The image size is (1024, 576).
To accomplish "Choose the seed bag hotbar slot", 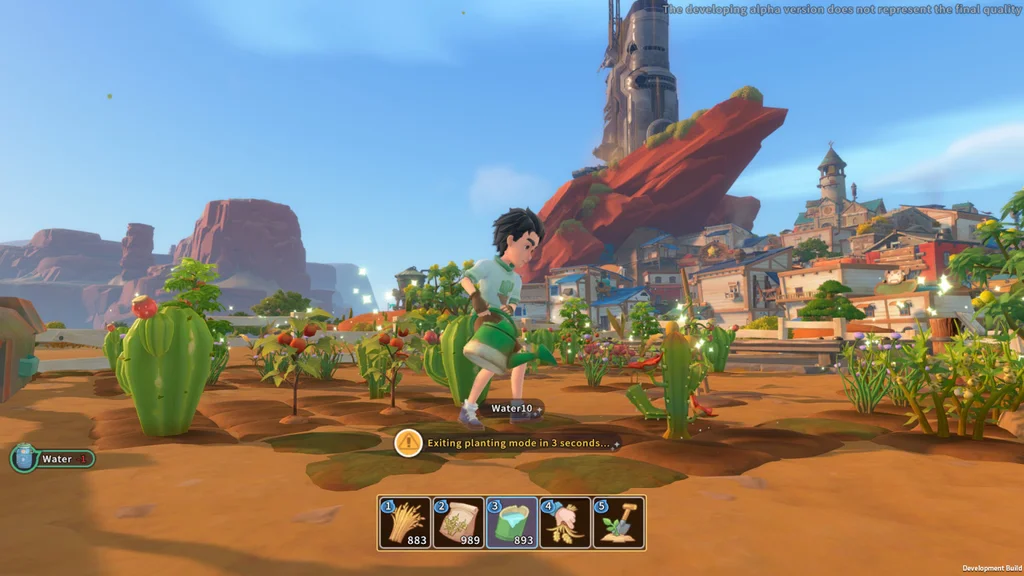I will click(458, 522).
